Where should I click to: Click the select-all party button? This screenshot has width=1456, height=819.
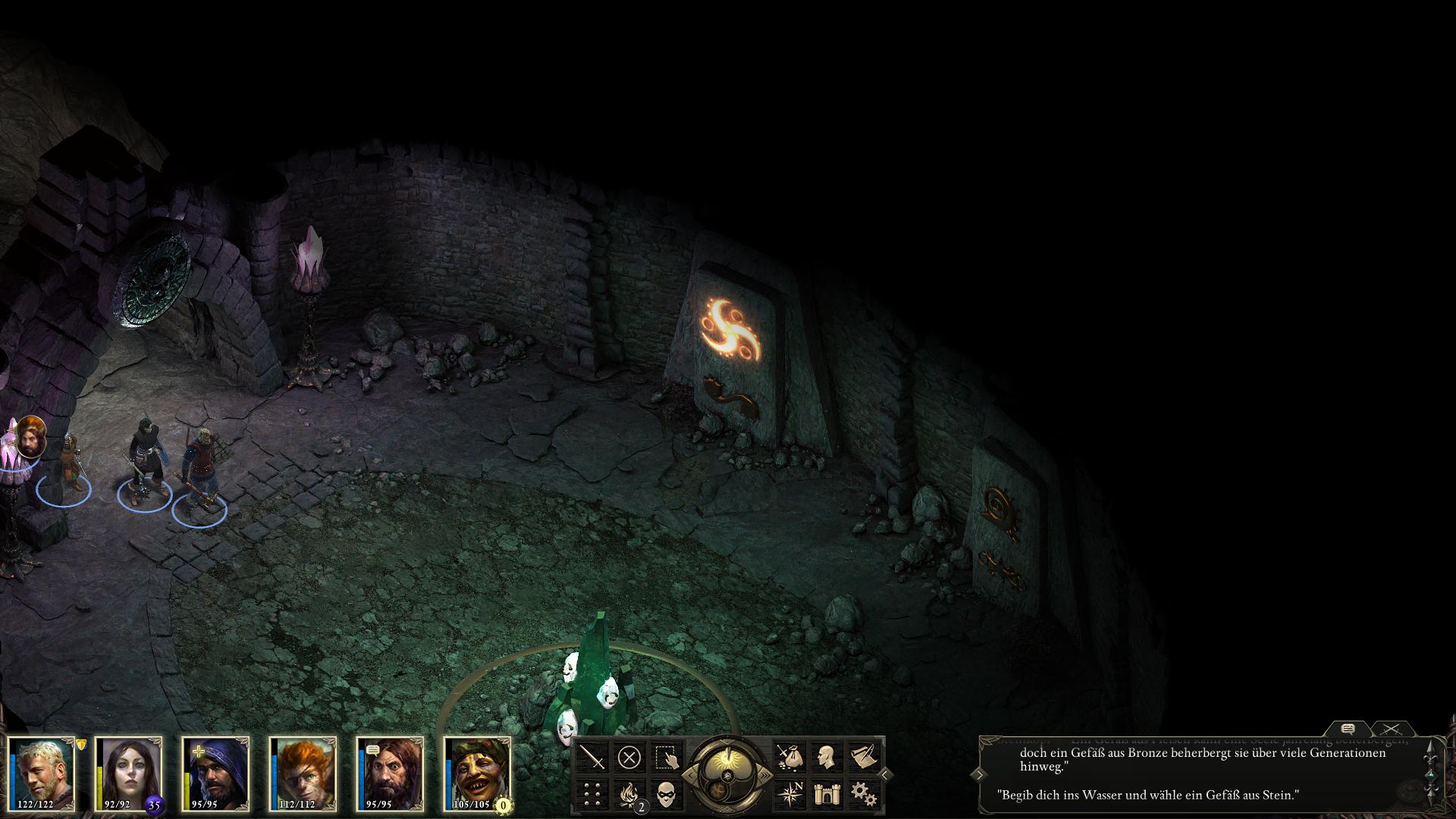(x=666, y=757)
